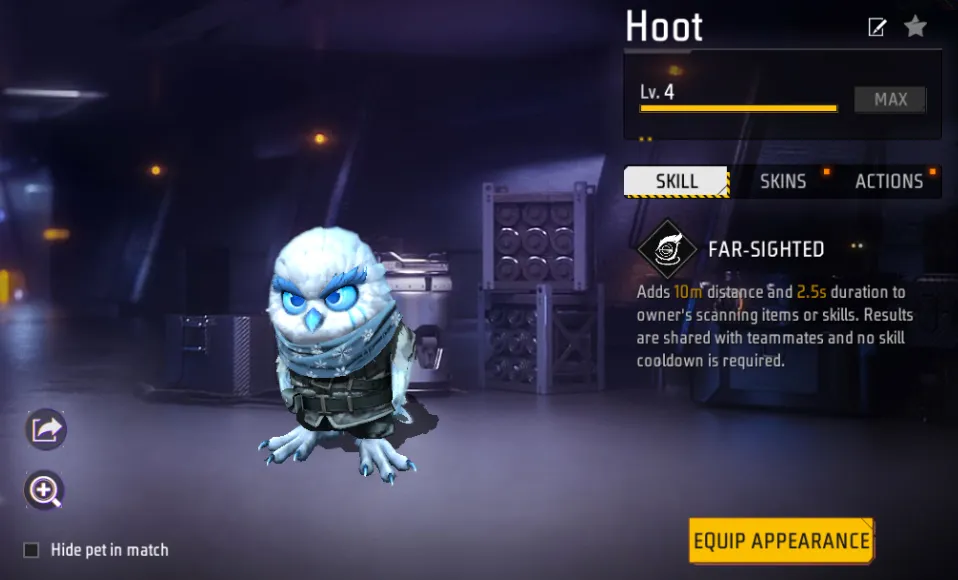Click the Equip Appearance button

pyautogui.click(x=781, y=541)
